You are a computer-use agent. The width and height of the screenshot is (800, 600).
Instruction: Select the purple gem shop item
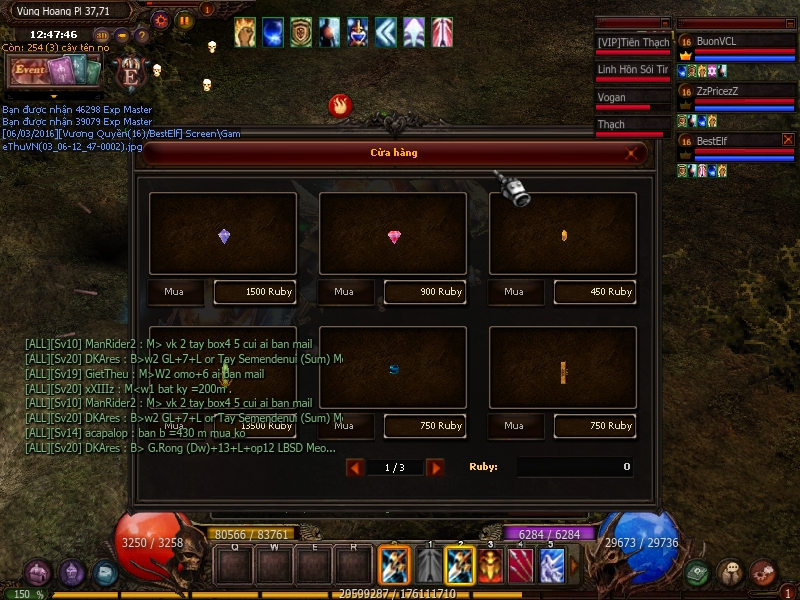click(223, 236)
